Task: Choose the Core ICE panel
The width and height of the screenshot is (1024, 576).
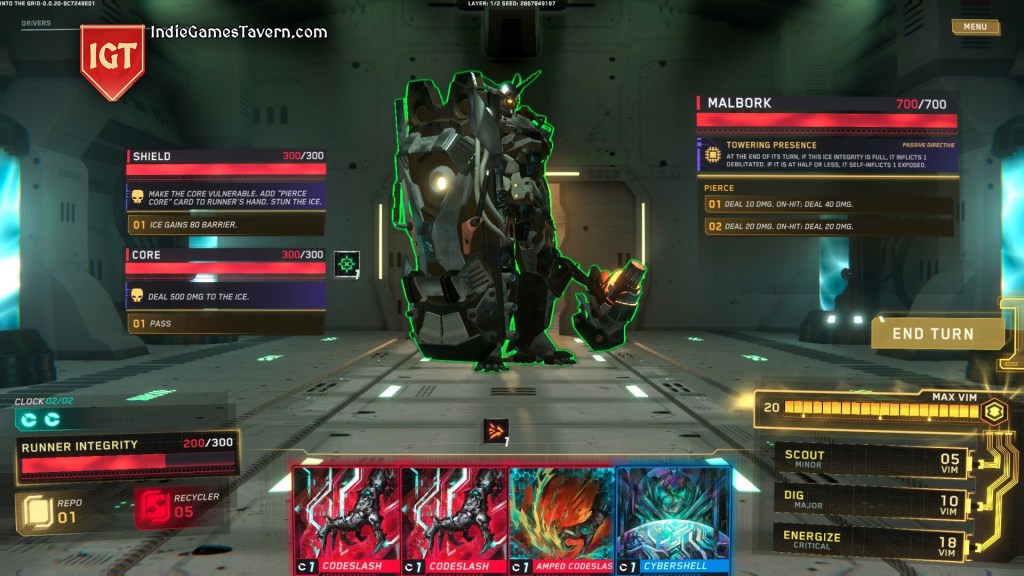Action: point(226,256)
